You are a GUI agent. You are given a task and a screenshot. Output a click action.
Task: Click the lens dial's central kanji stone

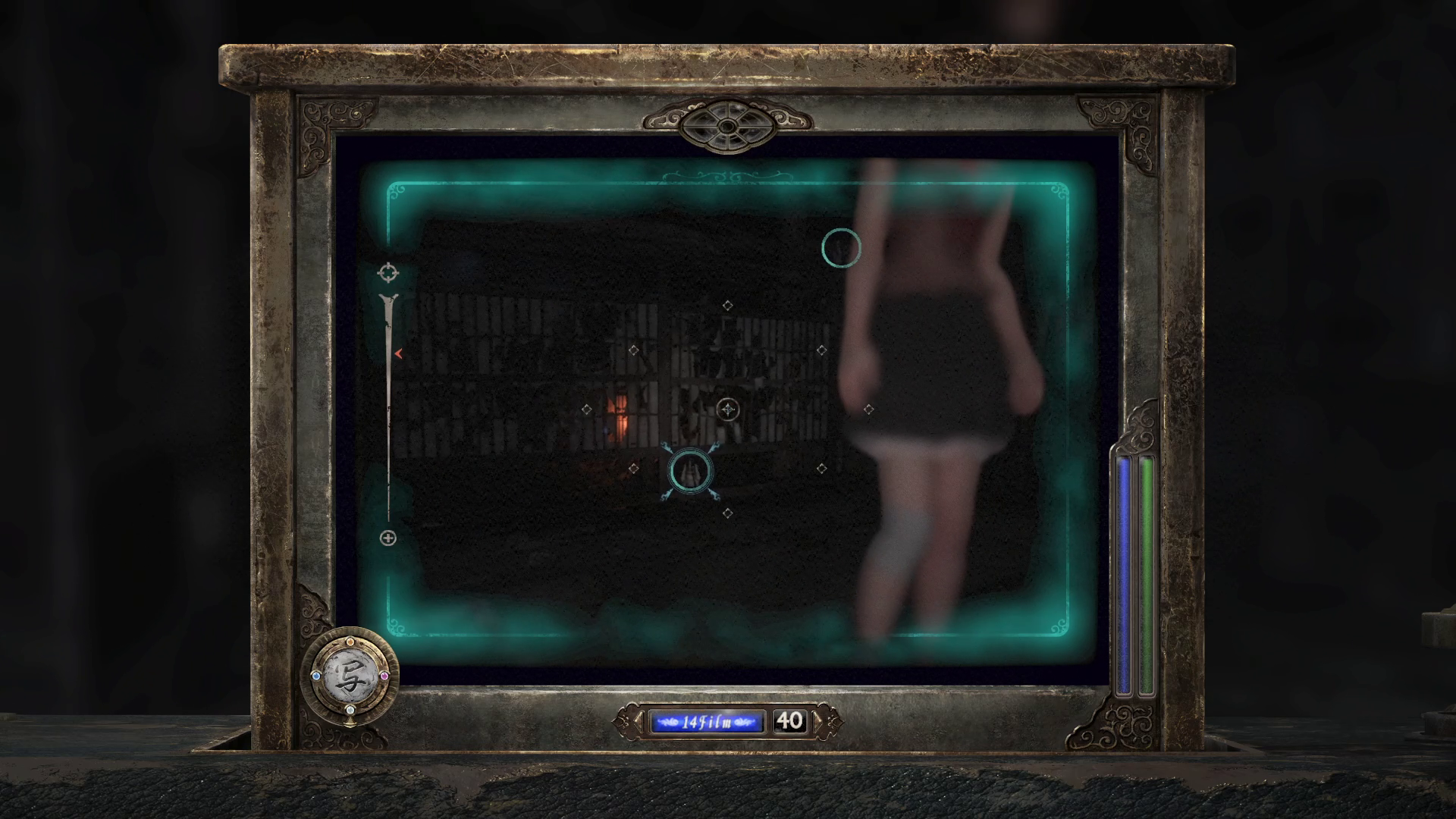coord(350,675)
